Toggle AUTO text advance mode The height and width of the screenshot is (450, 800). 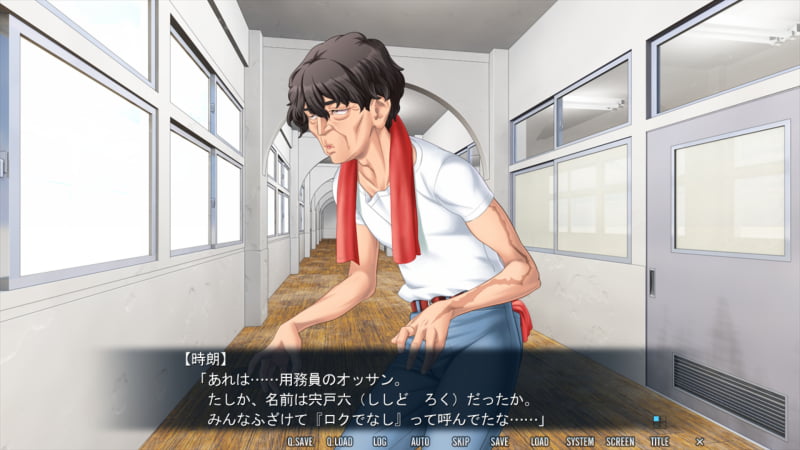[420, 441]
